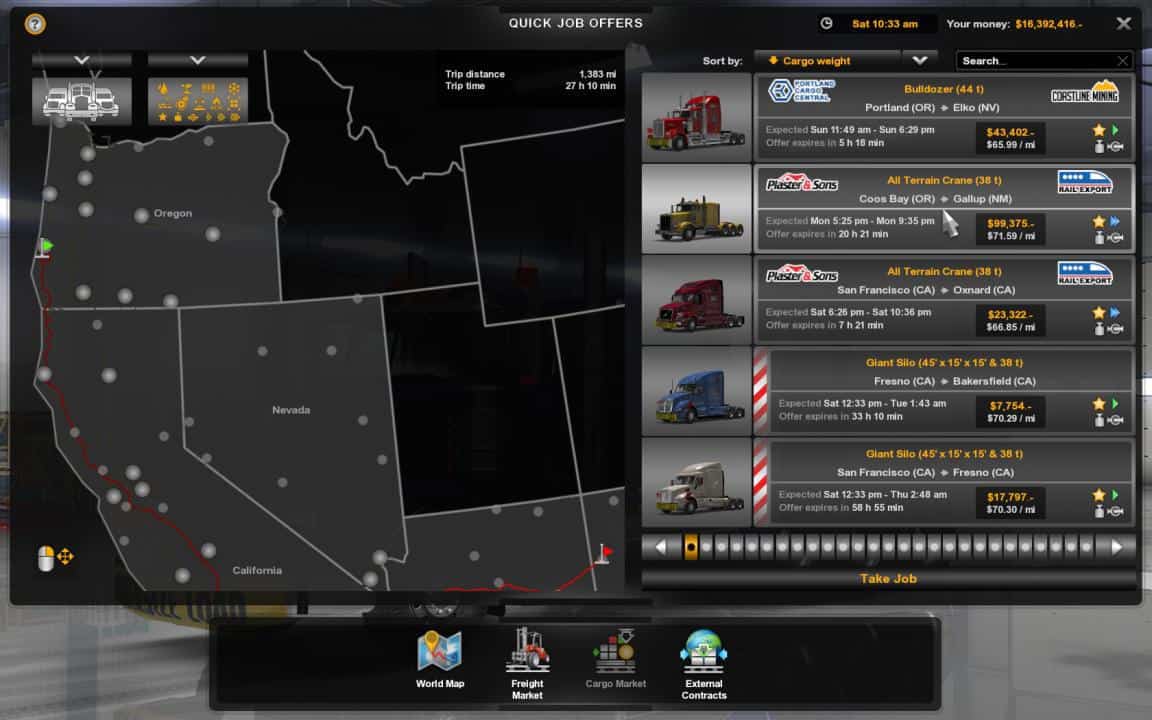Open the Cargo Market
Image resolution: width=1152 pixels, height=720 pixels.
coord(615,660)
